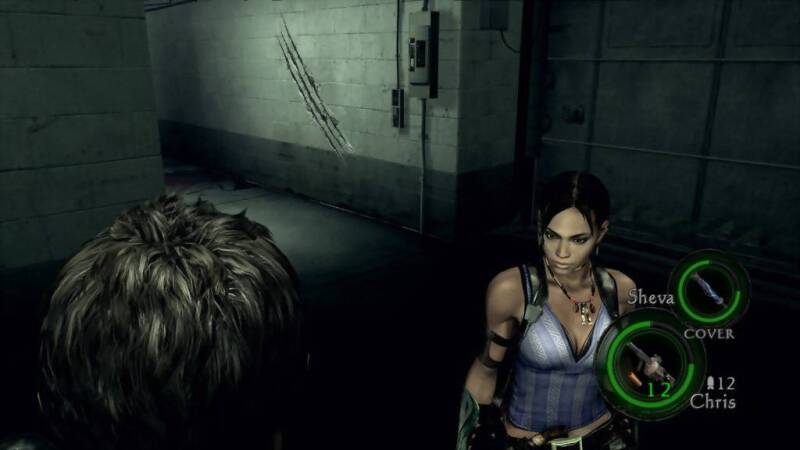The width and height of the screenshot is (800, 450).
Task: Select Sheva's equipped weapon icon
Action: tap(708, 289)
